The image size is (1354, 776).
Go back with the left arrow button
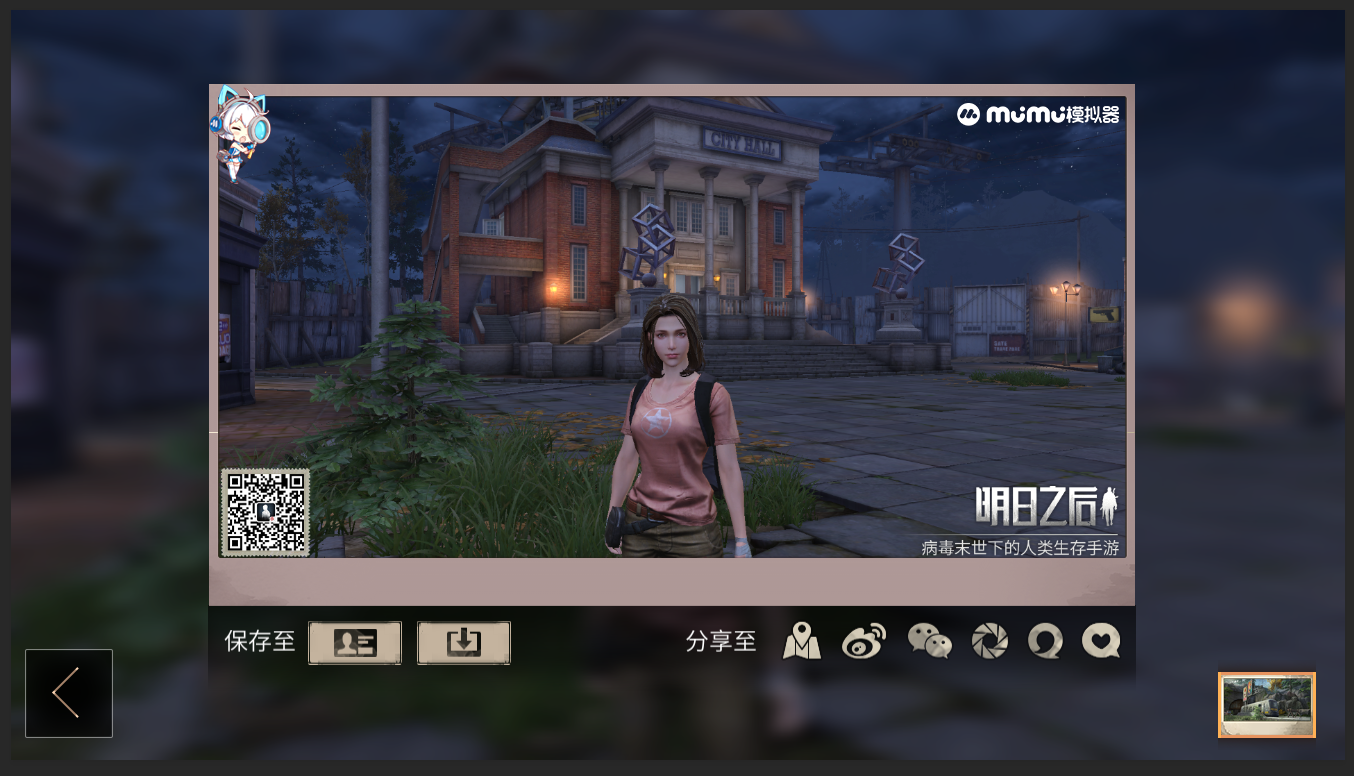68,693
